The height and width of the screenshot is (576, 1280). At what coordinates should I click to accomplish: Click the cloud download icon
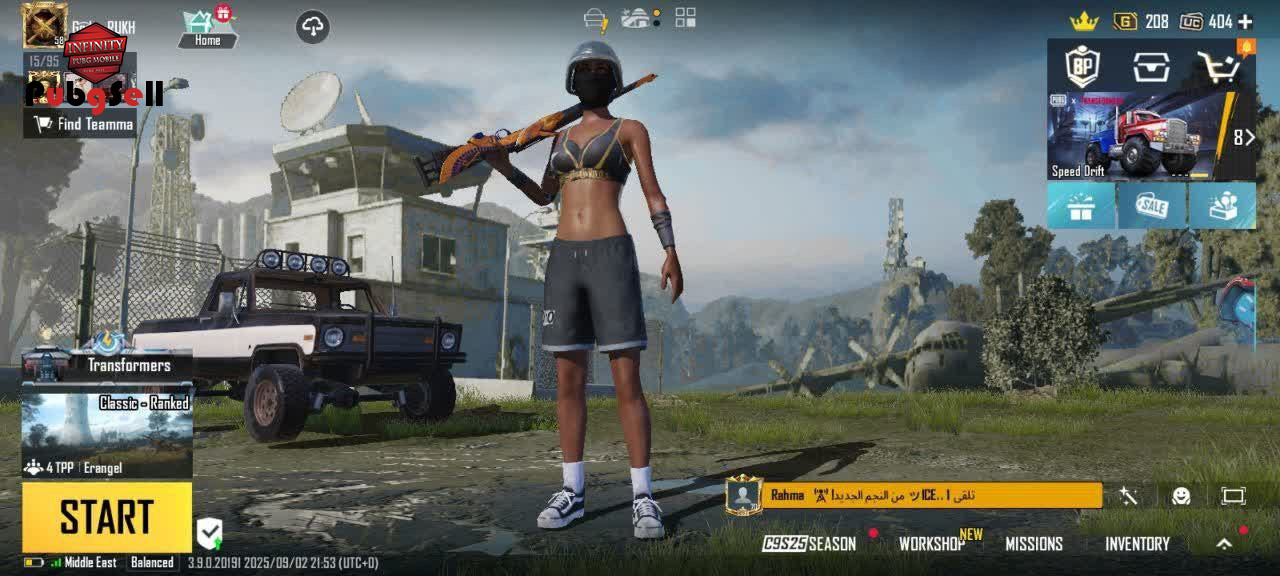(313, 27)
